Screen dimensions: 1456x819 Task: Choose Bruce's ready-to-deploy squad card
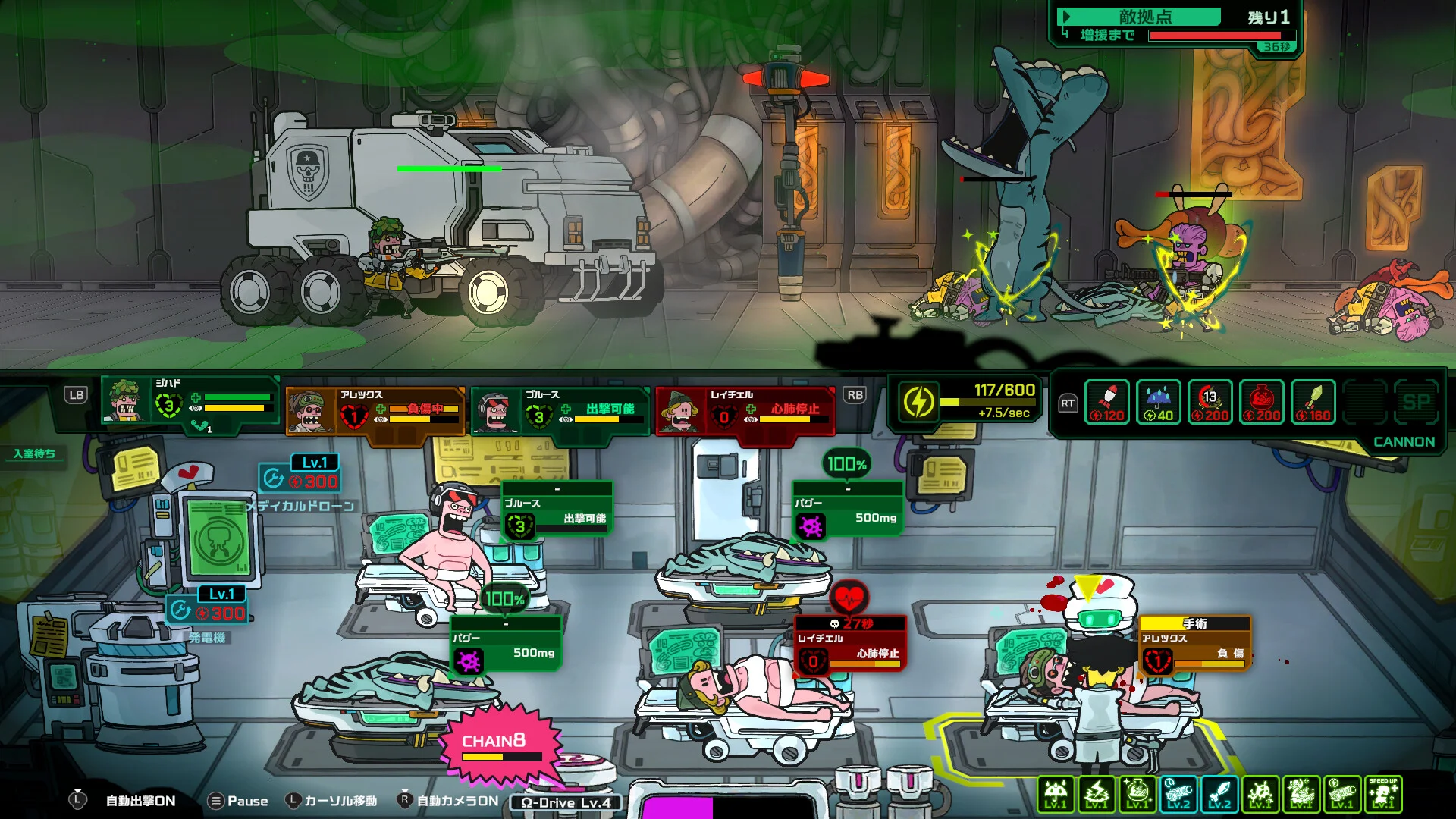click(x=560, y=409)
